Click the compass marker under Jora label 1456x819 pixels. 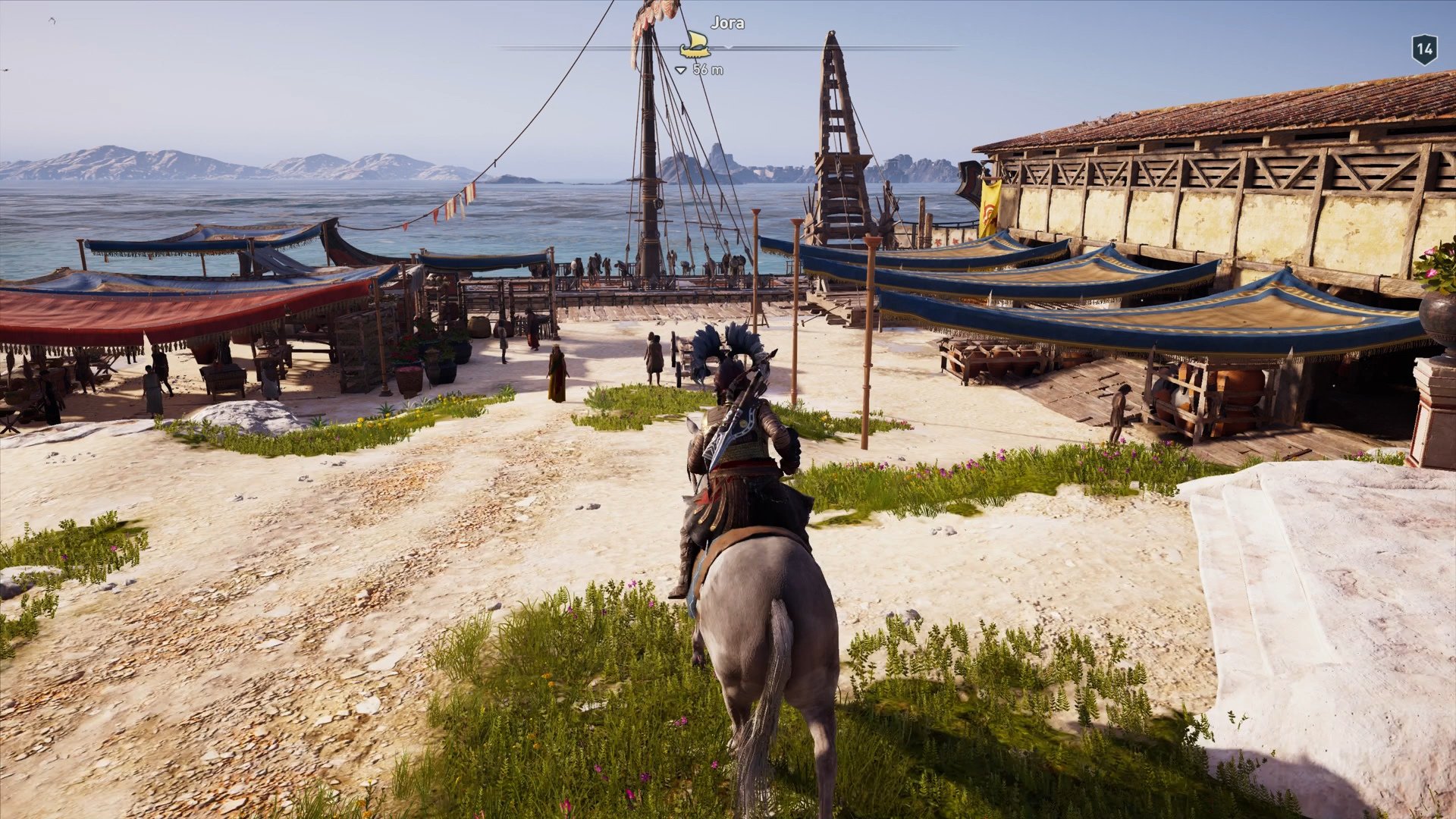tap(696, 46)
